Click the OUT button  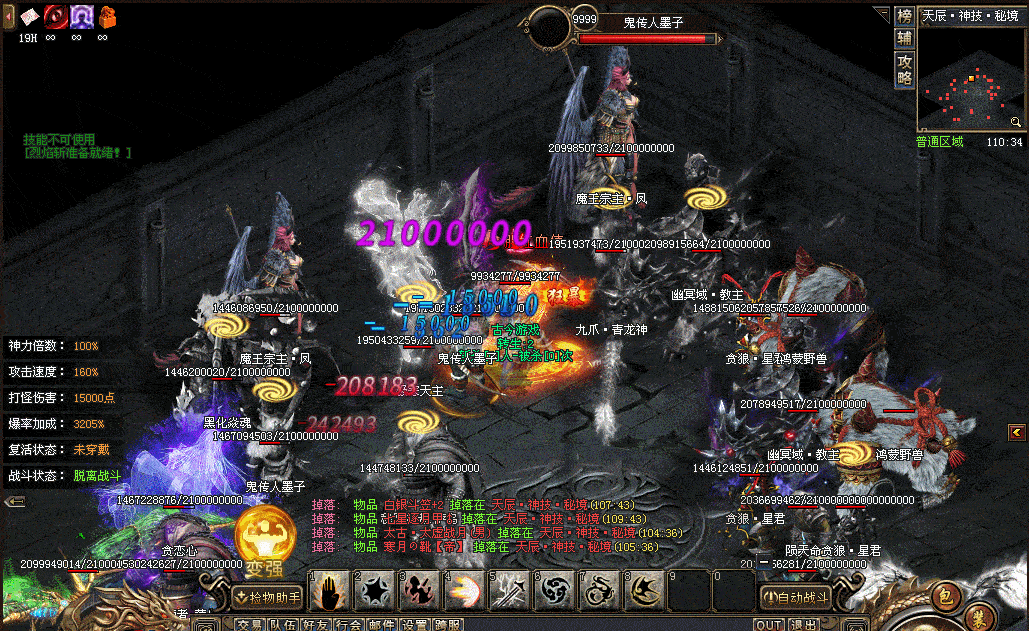point(768,624)
